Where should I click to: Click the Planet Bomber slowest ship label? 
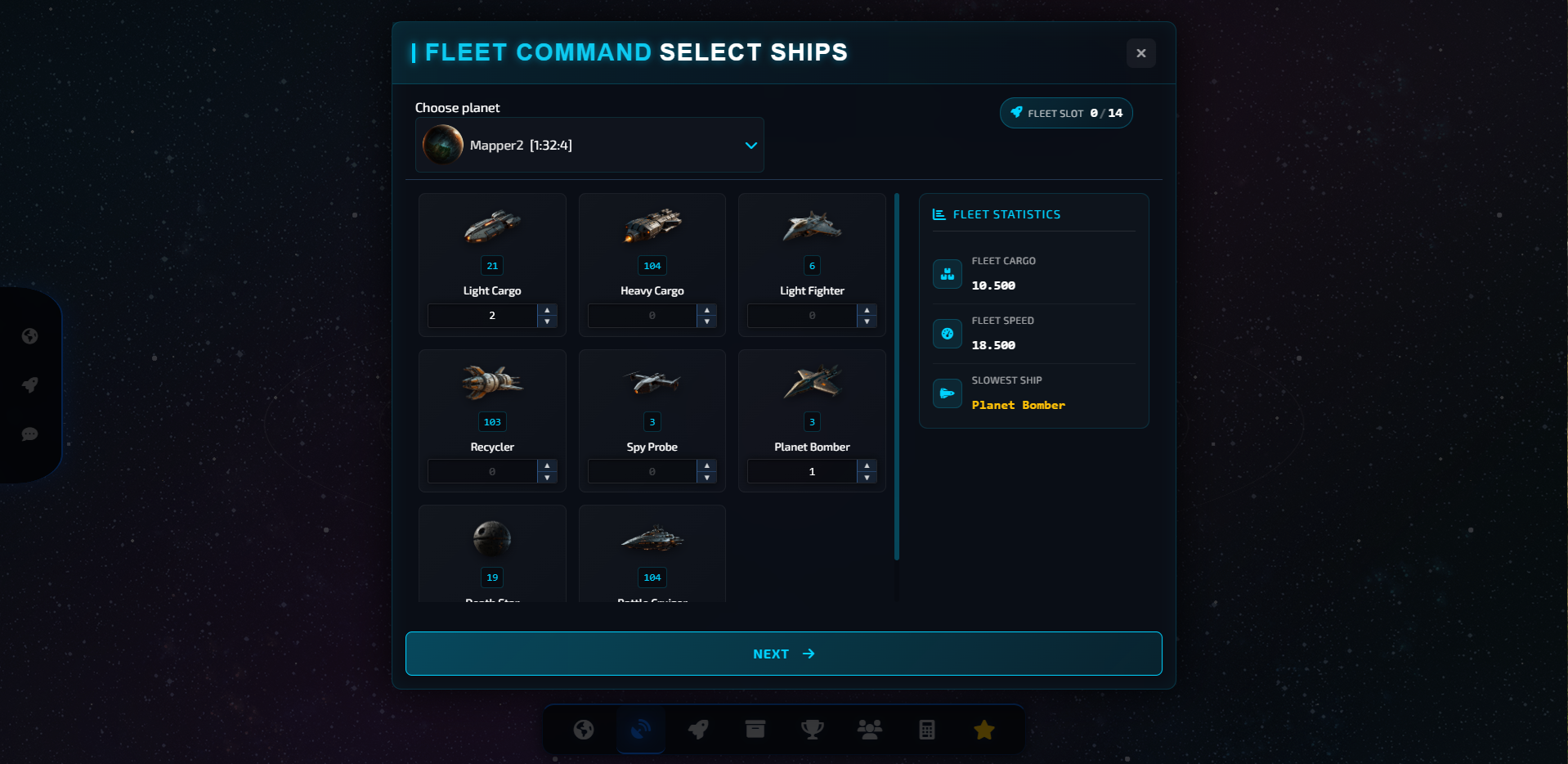click(x=1018, y=405)
